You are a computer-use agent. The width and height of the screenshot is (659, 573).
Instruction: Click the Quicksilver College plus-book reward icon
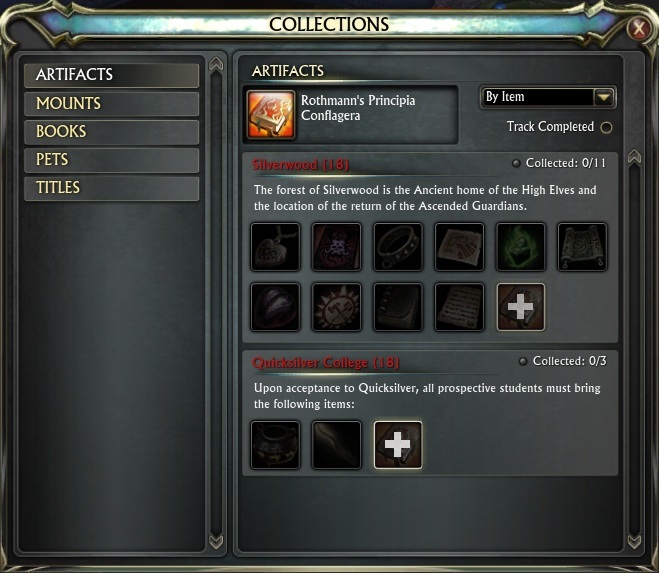(x=398, y=444)
